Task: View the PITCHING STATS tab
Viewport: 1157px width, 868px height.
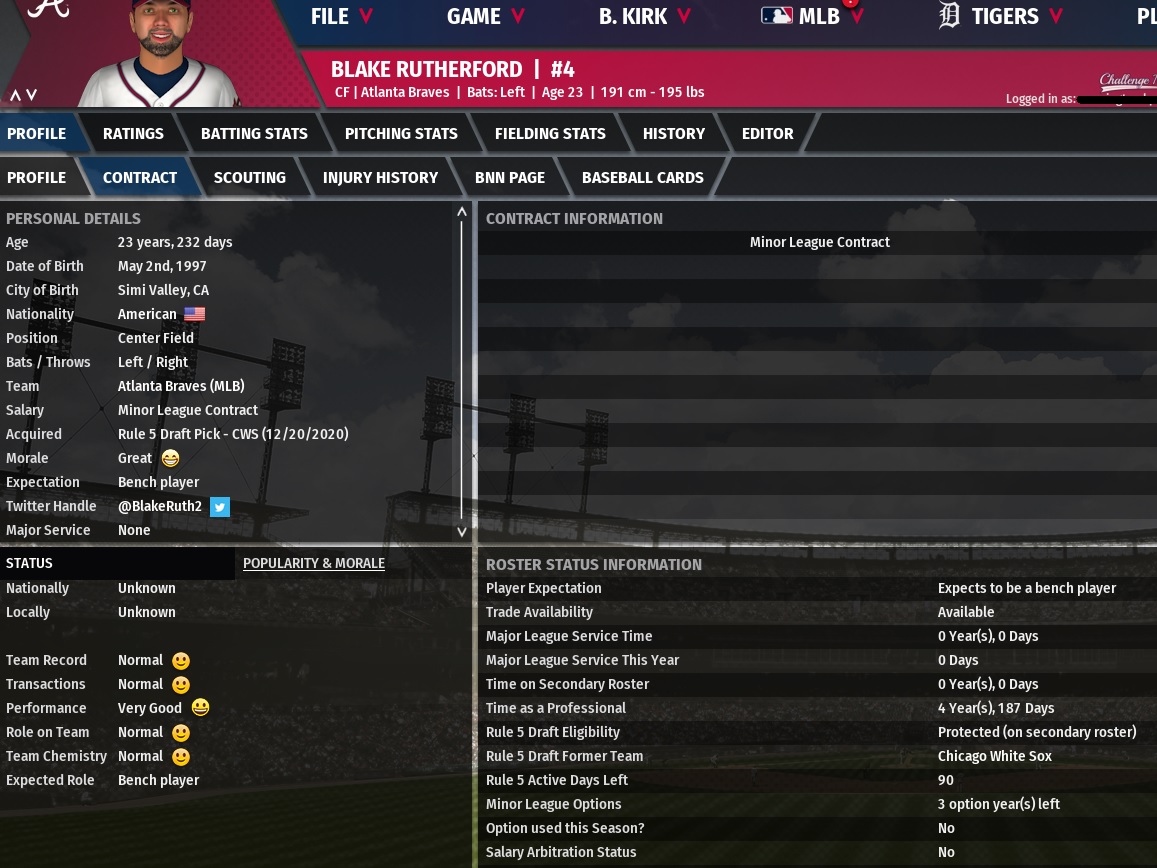Action: pos(401,133)
